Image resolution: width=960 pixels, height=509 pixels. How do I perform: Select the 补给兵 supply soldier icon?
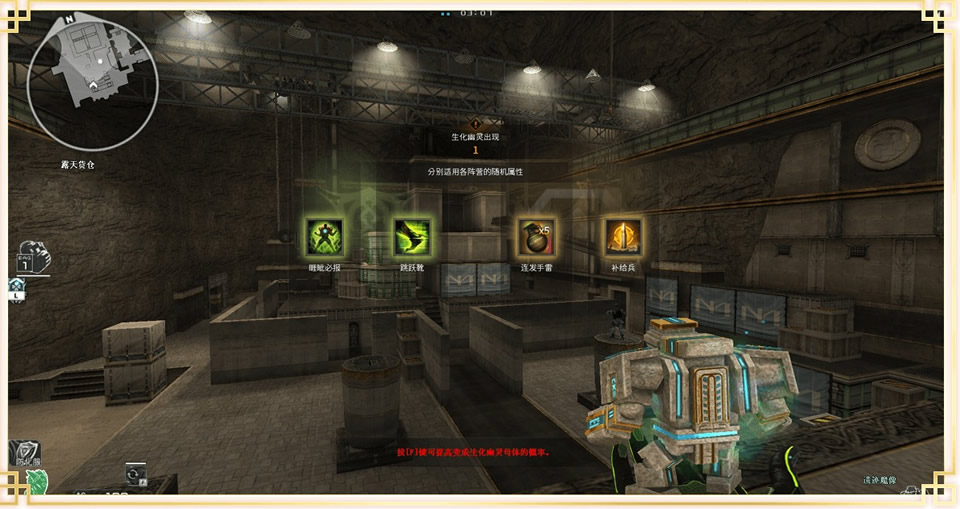point(622,238)
